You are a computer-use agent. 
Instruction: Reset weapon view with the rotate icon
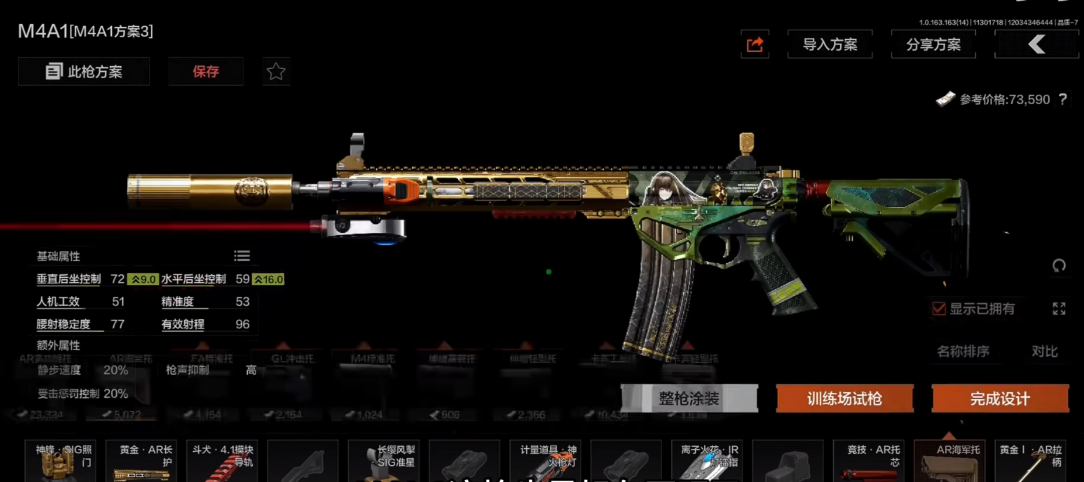[1059, 265]
